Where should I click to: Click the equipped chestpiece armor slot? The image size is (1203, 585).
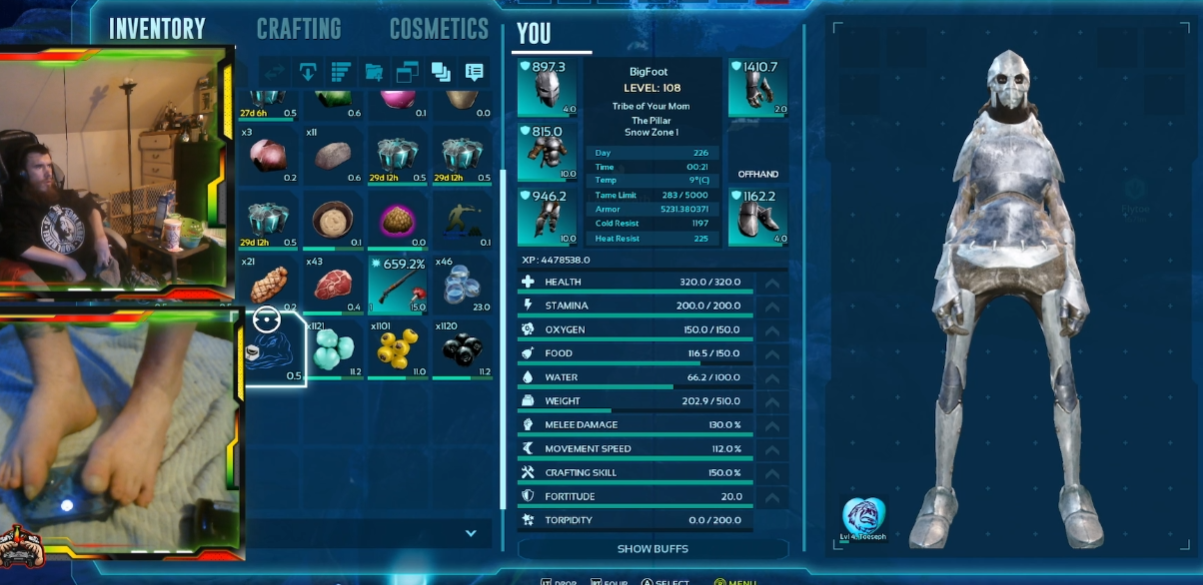click(x=548, y=153)
